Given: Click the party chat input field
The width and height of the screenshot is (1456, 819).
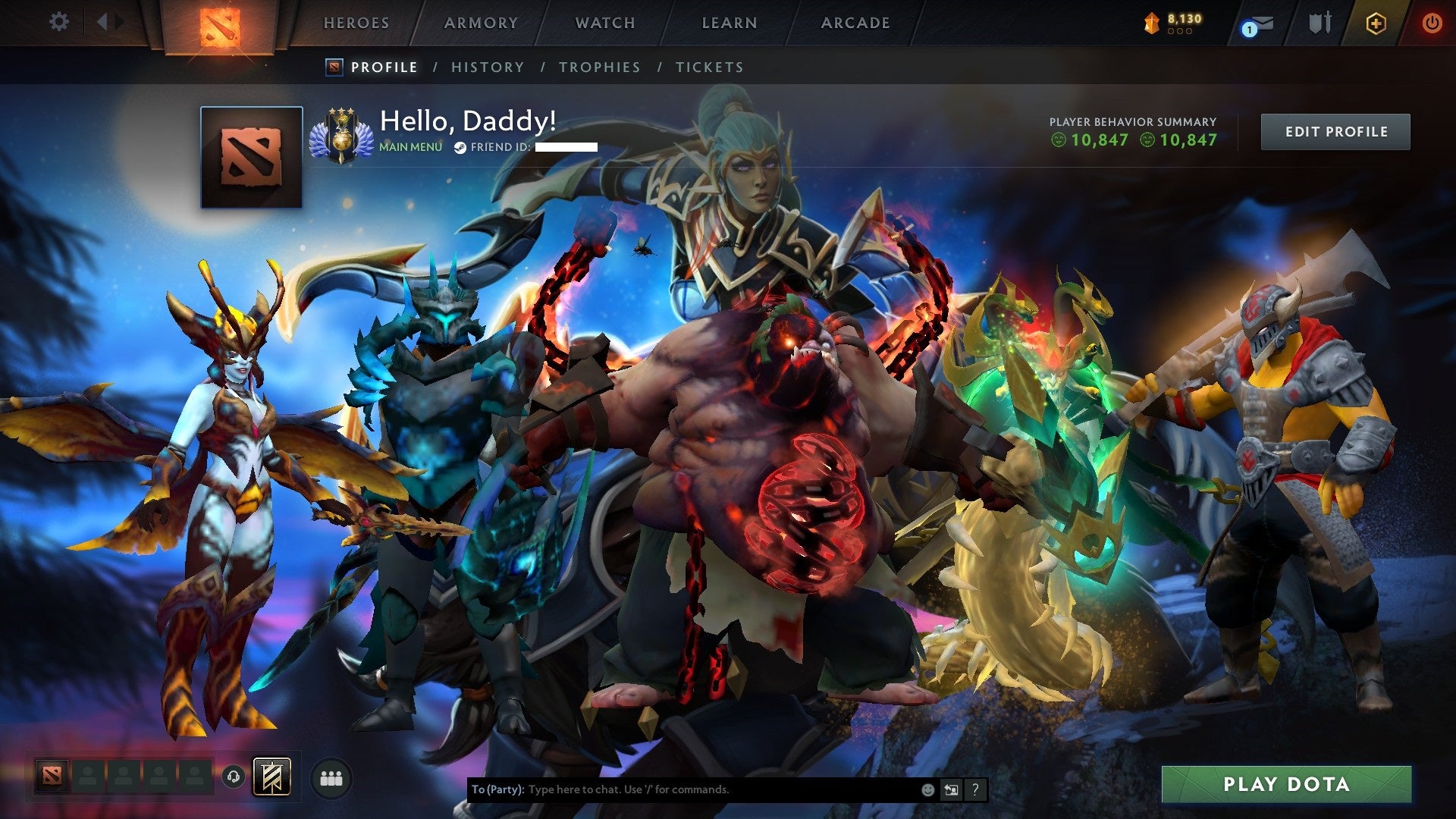Looking at the screenshot, I should click(682, 789).
